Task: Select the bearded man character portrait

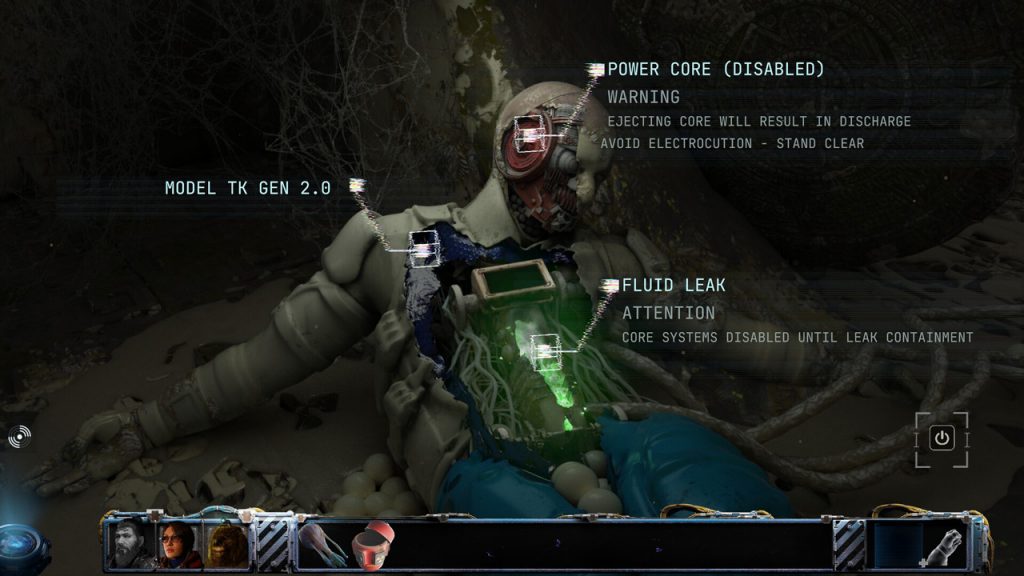Action: point(128,544)
